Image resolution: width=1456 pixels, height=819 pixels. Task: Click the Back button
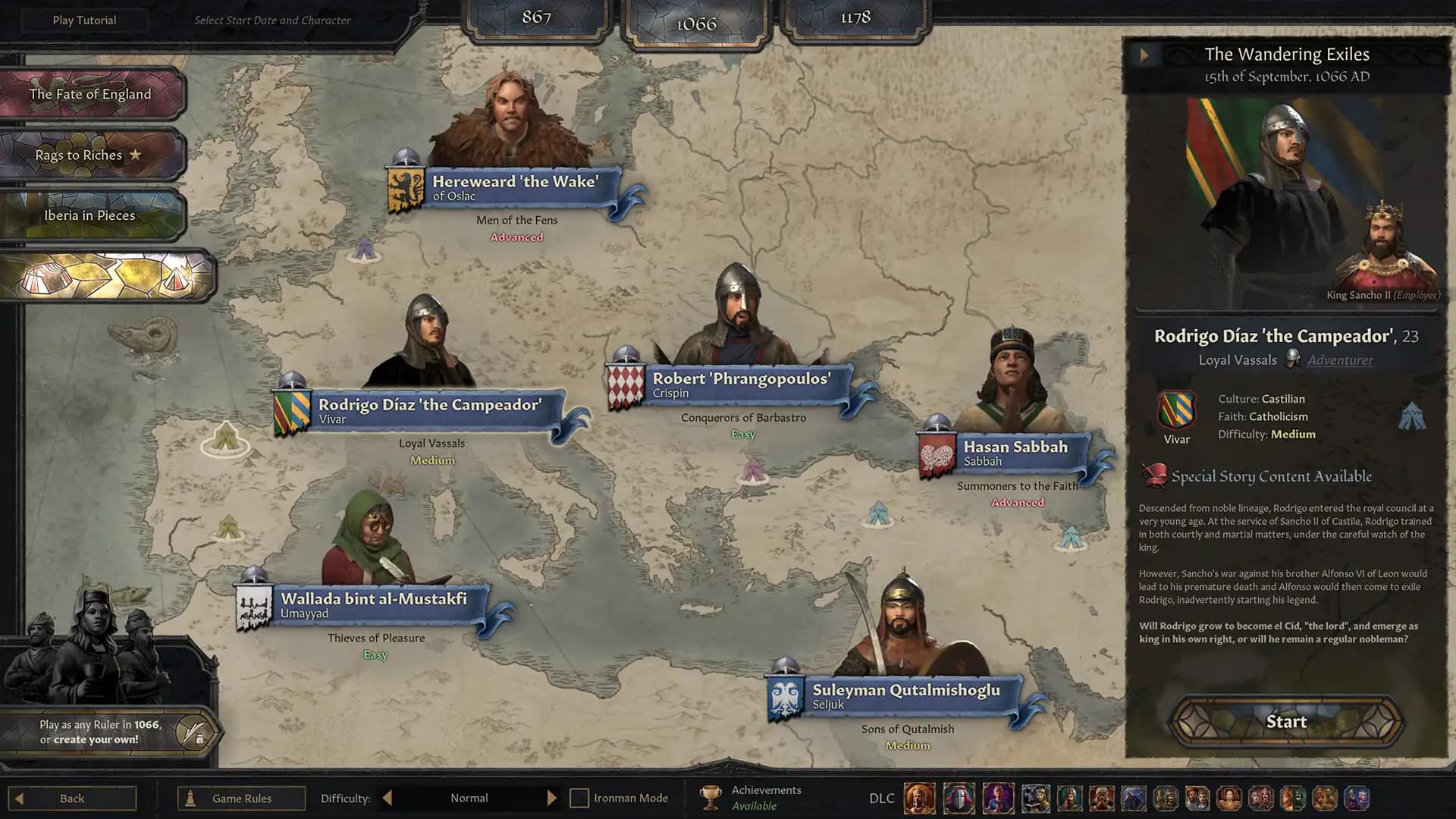click(72, 798)
